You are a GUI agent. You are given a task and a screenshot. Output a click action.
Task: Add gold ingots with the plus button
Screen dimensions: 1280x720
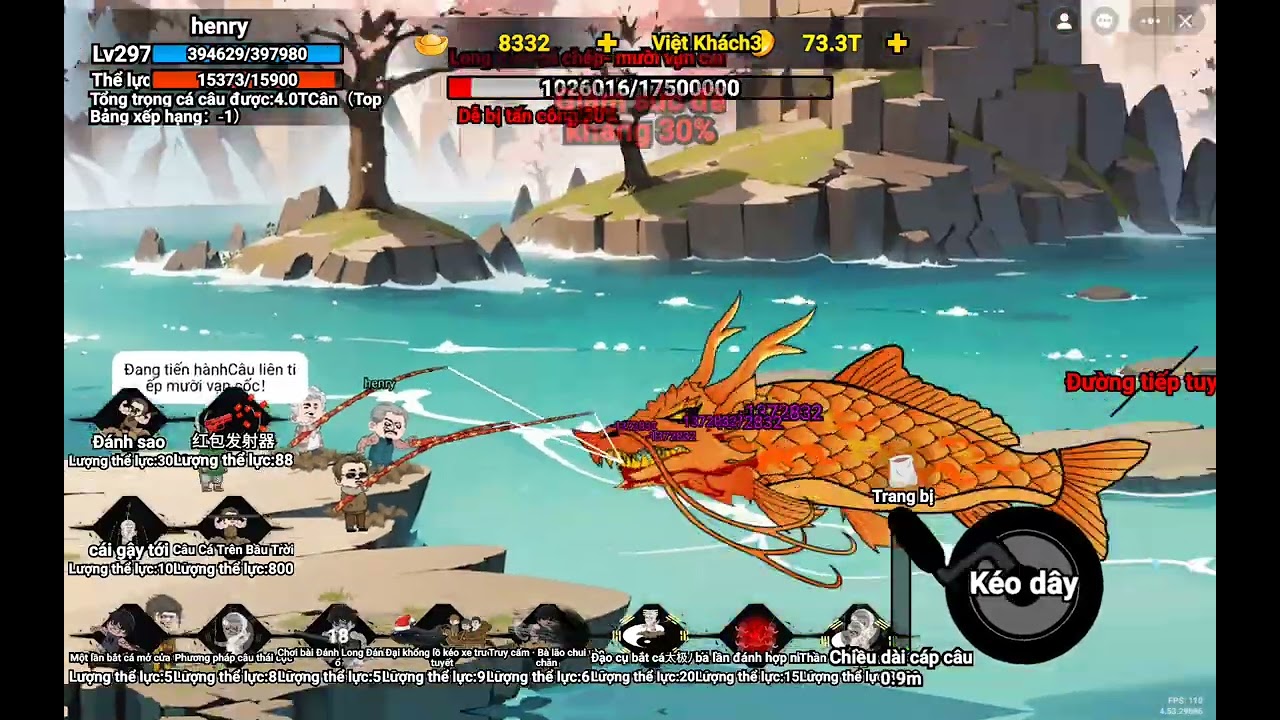tap(606, 43)
